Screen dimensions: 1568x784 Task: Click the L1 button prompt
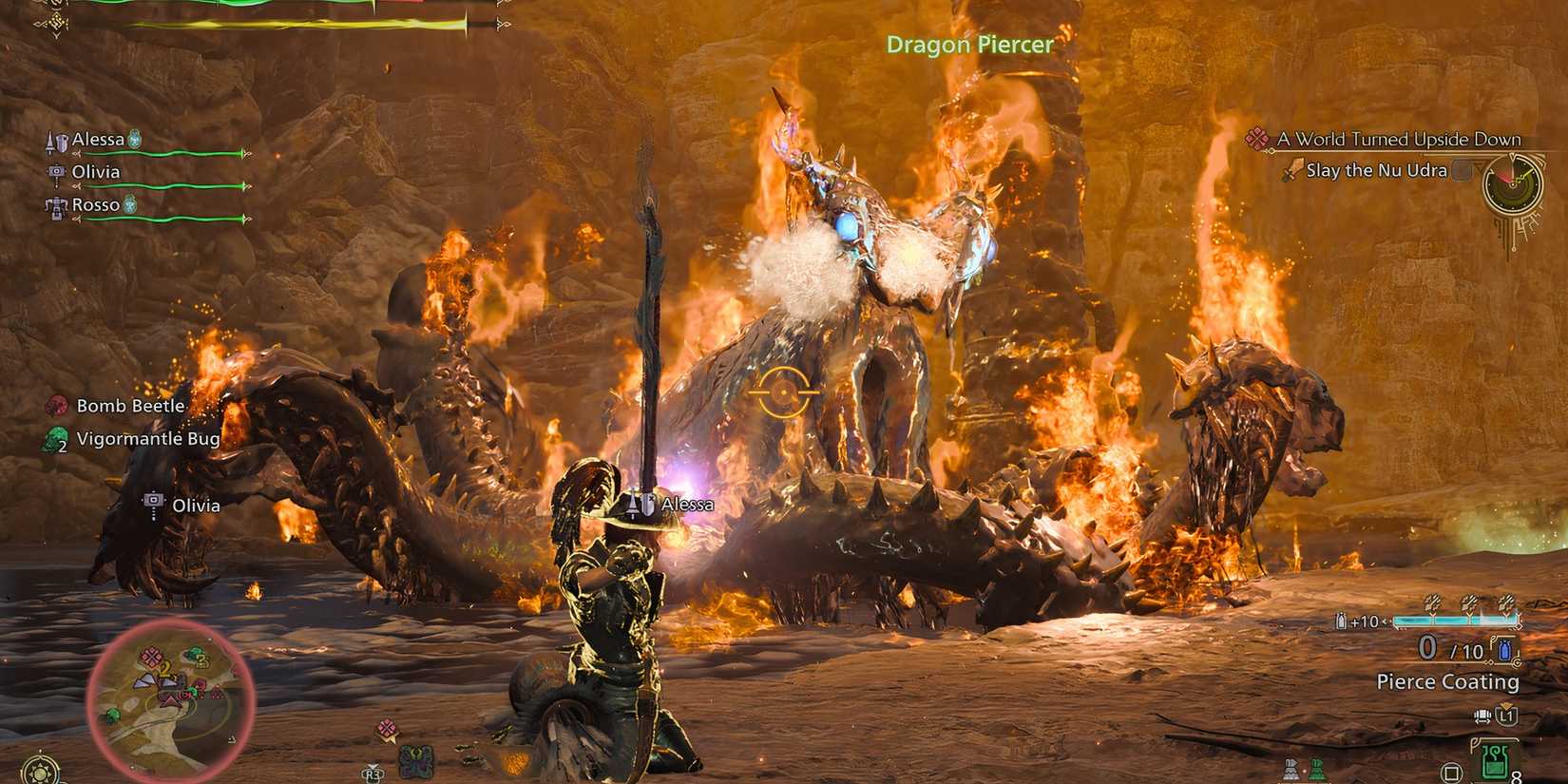coord(1508,716)
